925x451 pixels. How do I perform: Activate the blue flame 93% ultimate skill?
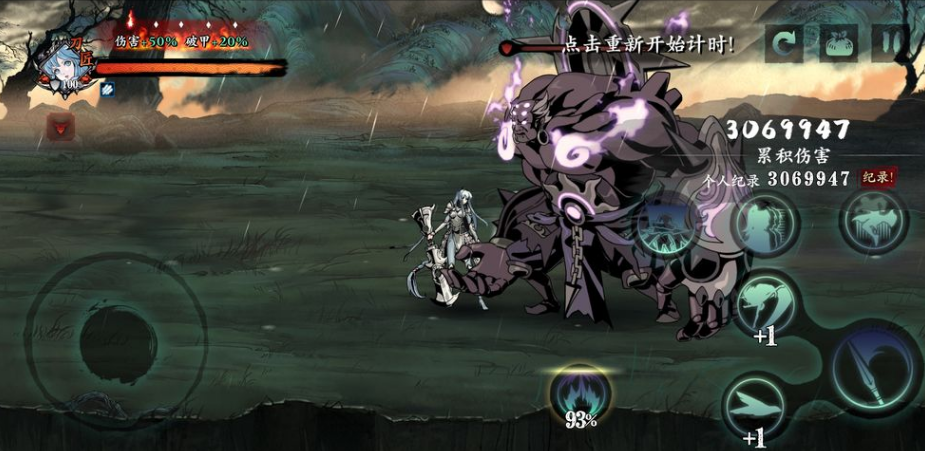pyautogui.click(x=580, y=394)
